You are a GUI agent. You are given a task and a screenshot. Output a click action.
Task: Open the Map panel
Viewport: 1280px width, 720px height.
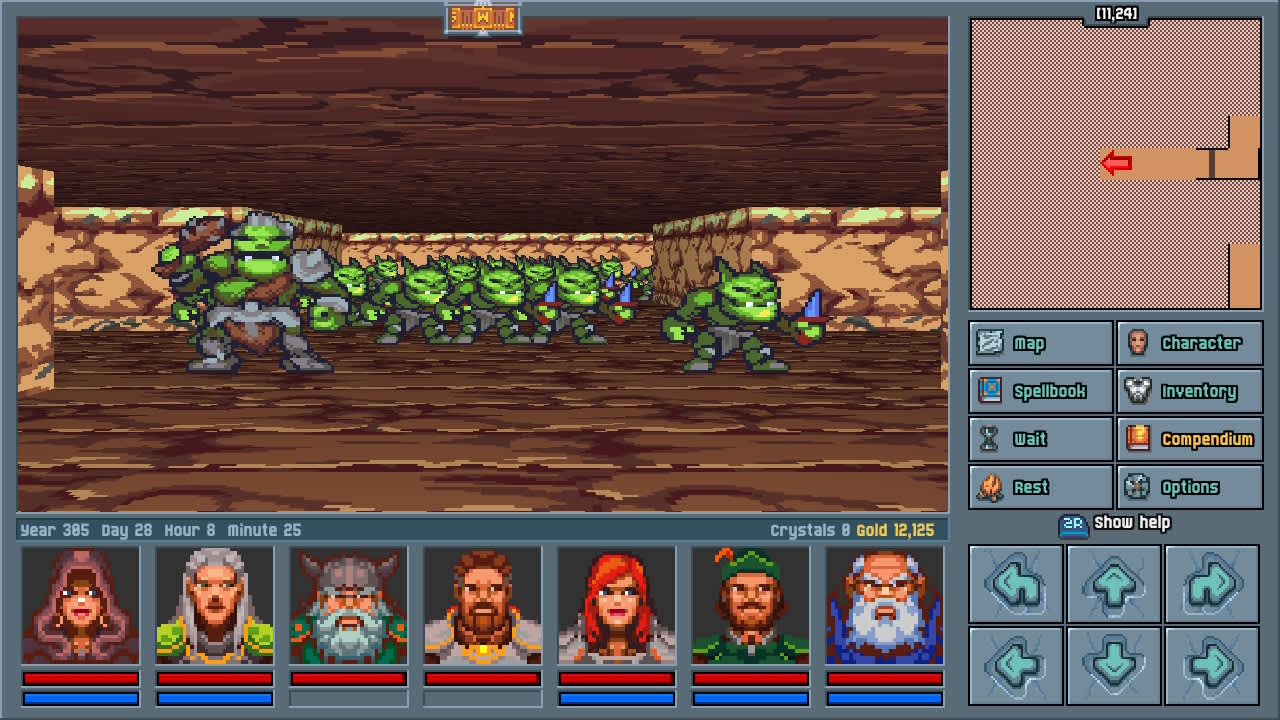[1039, 343]
